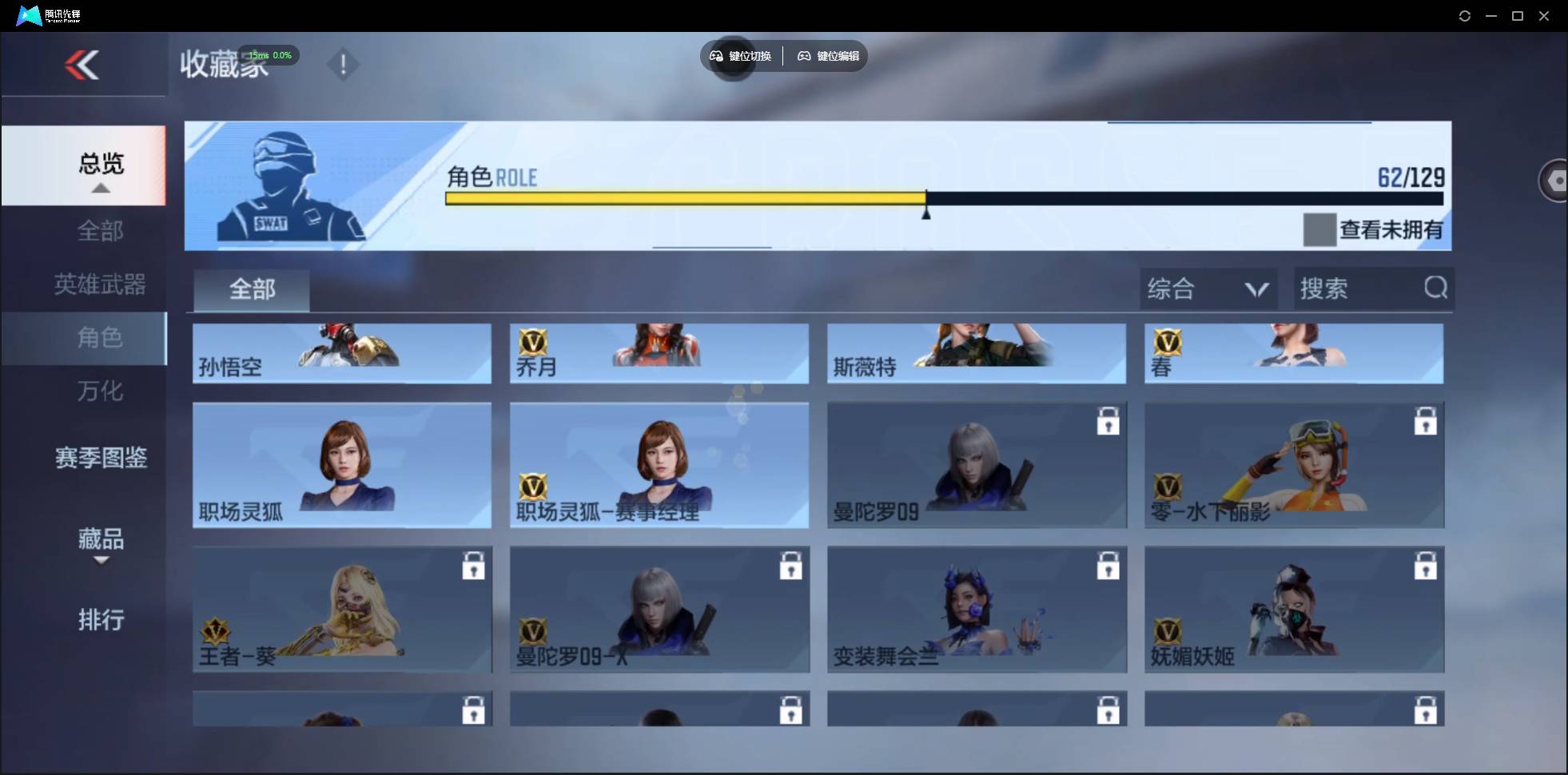Expand the 藏品 section in sidebar
The width and height of the screenshot is (1568, 775).
click(x=101, y=540)
